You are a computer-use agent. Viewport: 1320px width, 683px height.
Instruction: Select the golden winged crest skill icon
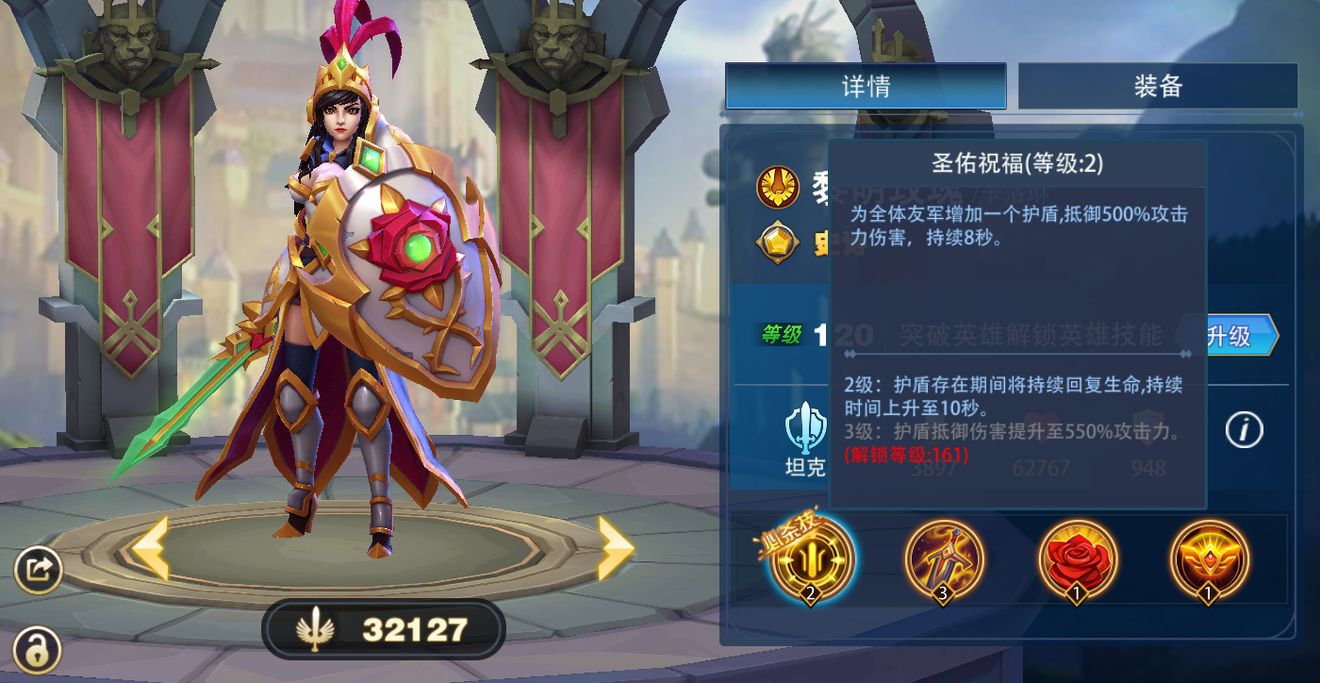coord(1209,560)
